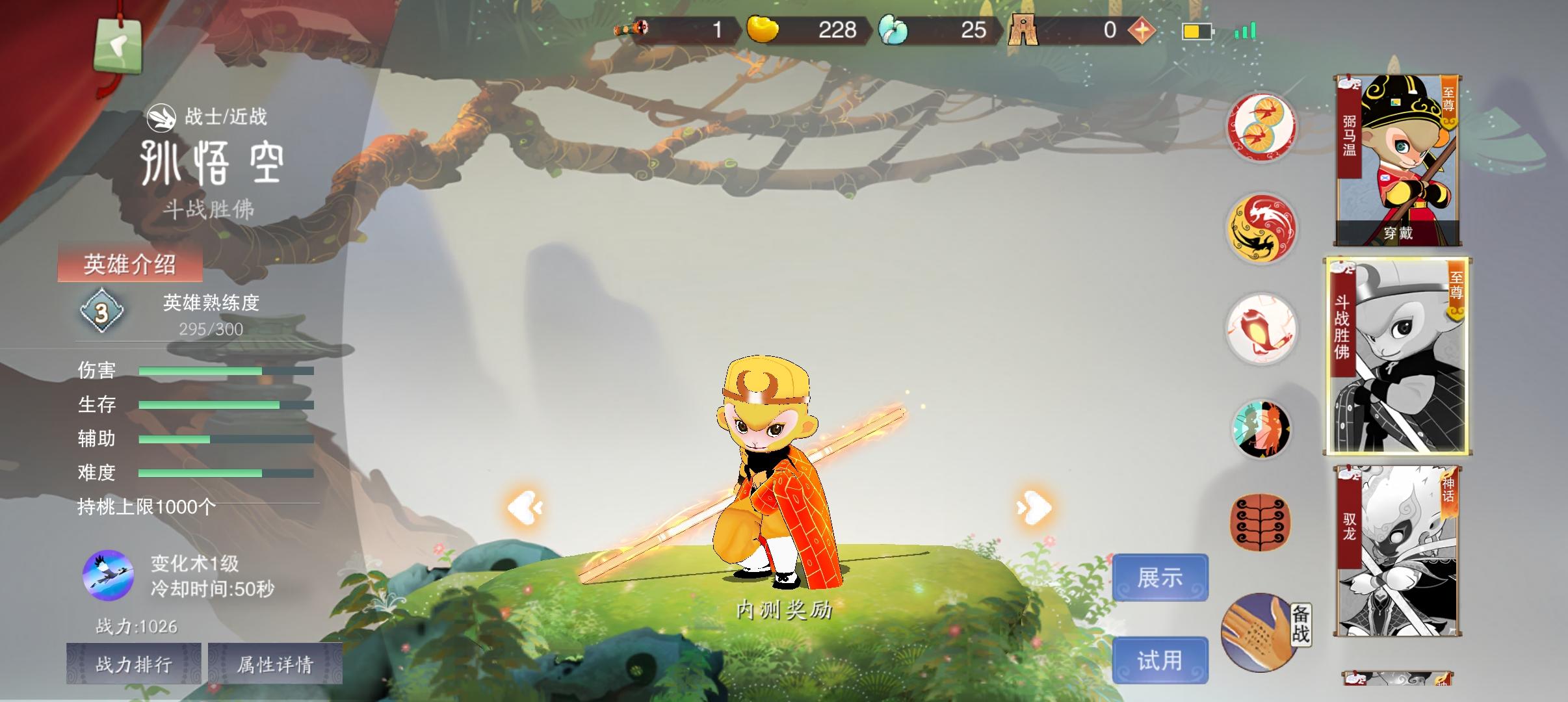The image size is (1568, 702).
Task: Click the gold ingot currency icon
Action: [764, 29]
